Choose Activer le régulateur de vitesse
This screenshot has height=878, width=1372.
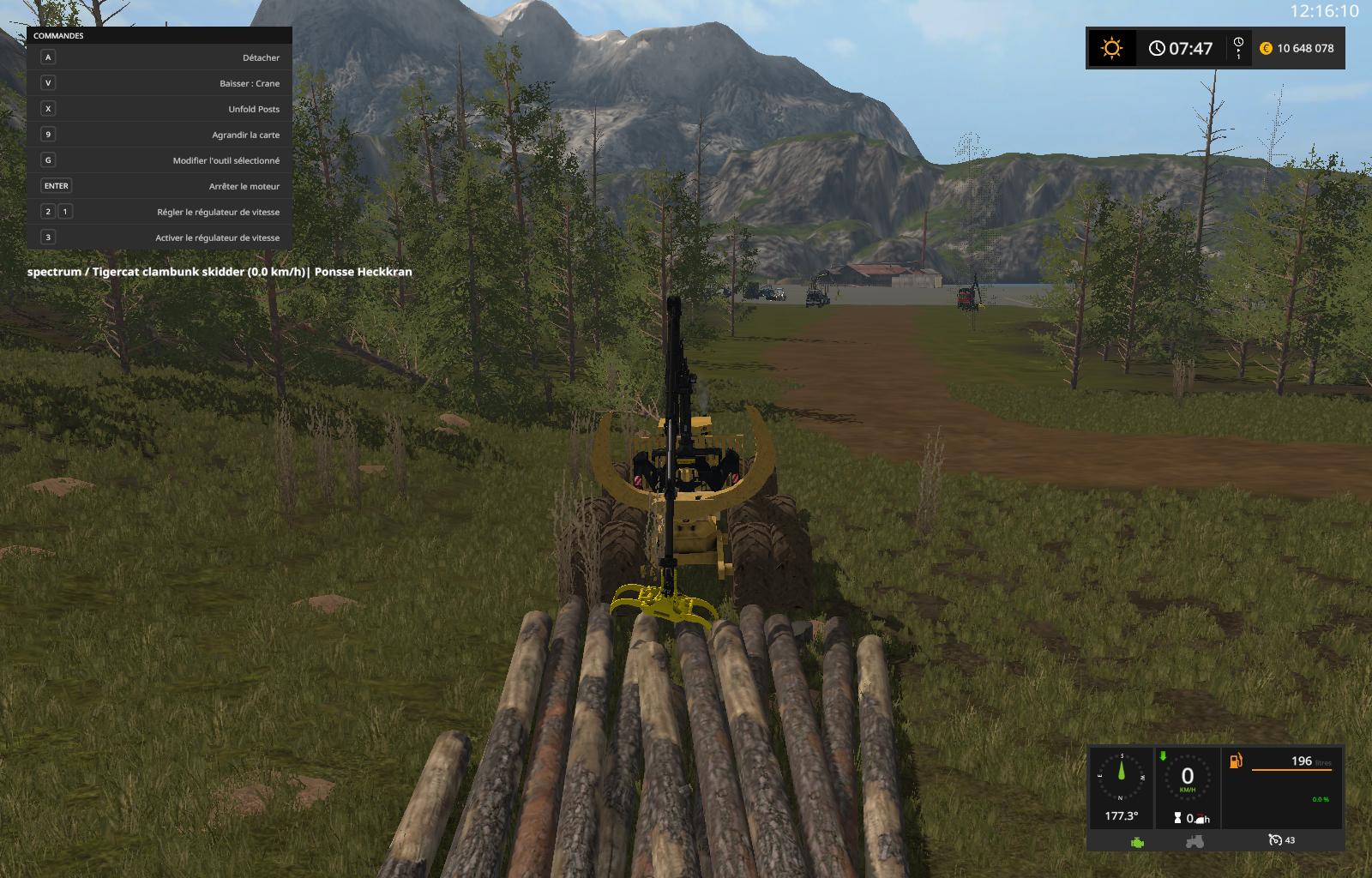(x=159, y=238)
